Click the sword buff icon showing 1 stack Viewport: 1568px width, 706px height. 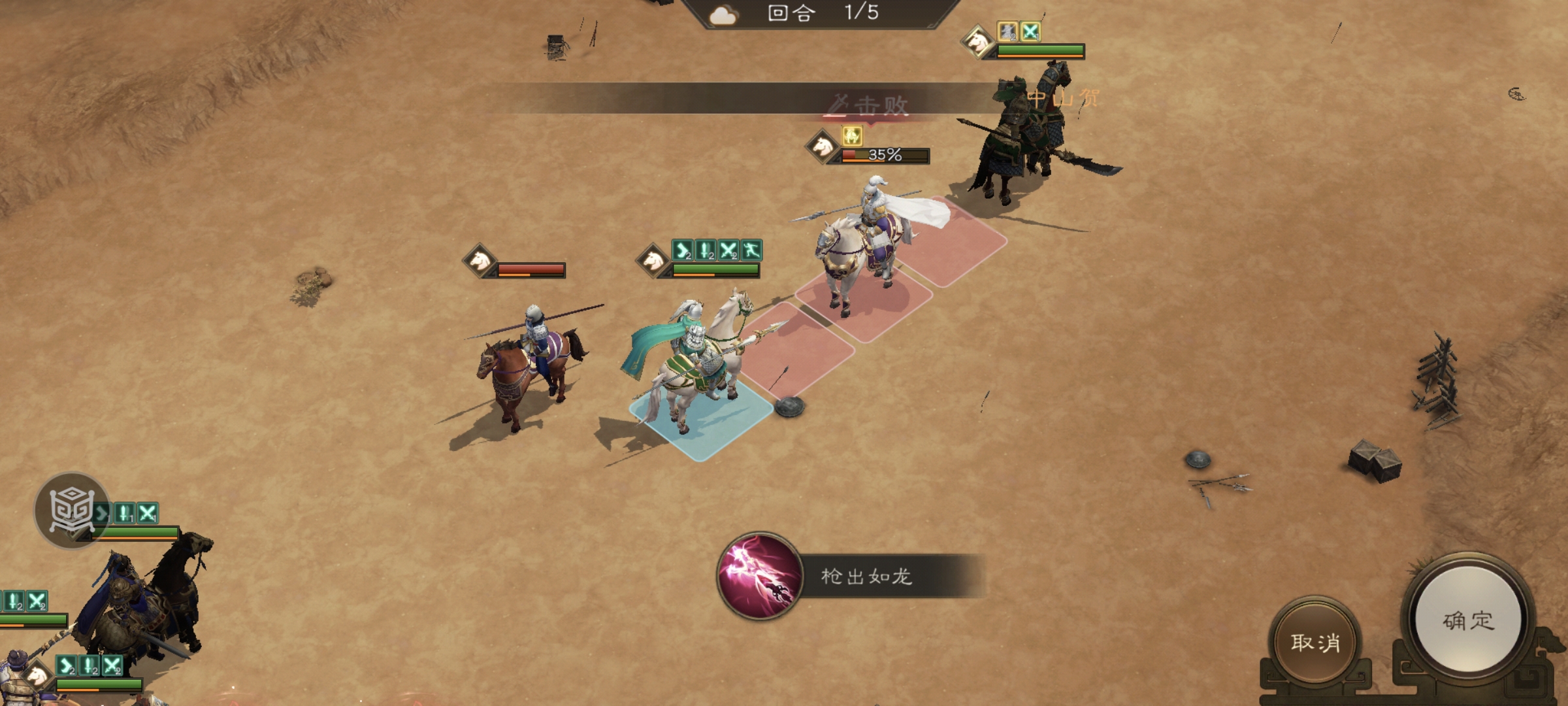pyautogui.click(x=123, y=513)
